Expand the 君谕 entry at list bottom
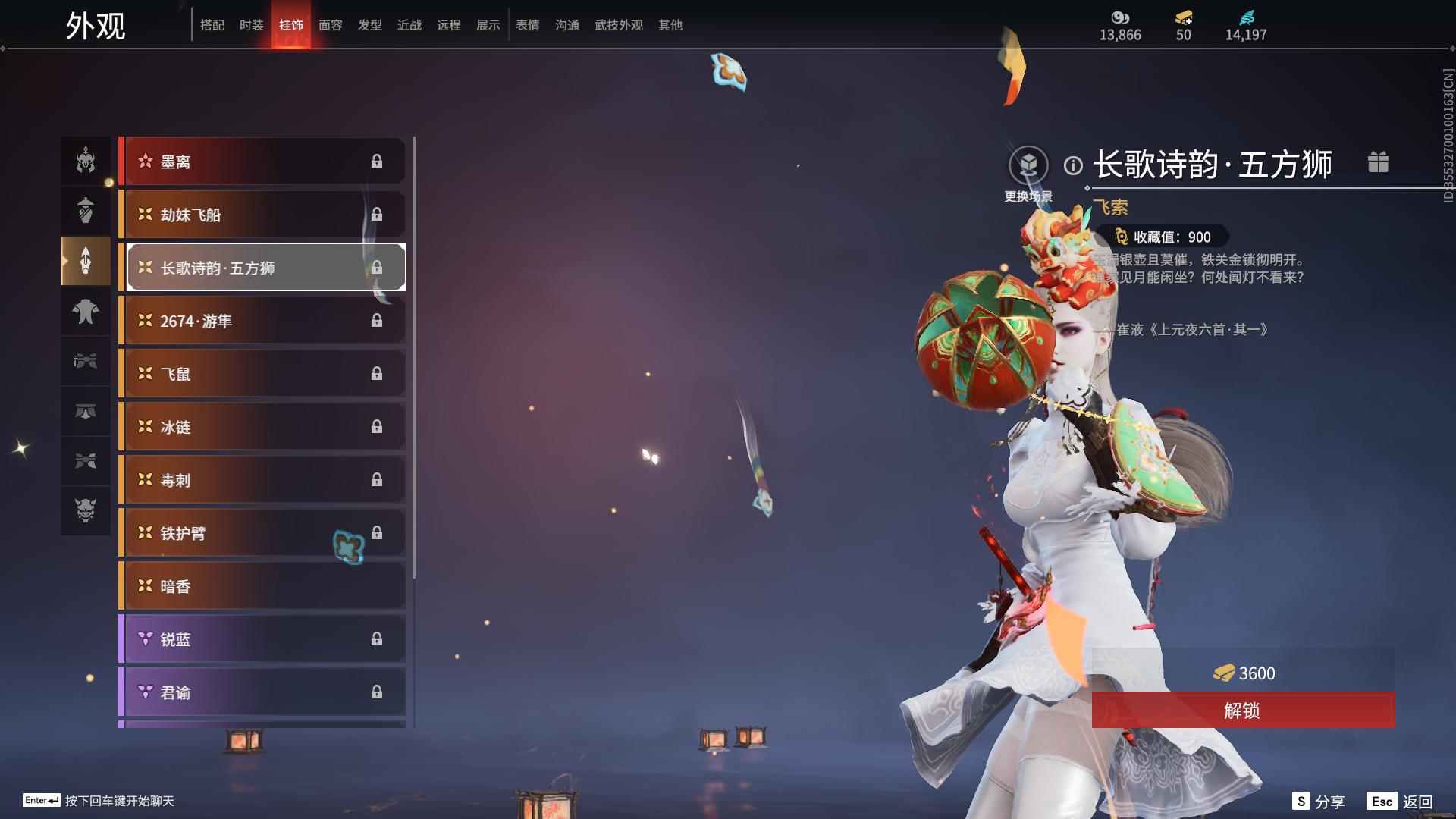 click(x=262, y=692)
